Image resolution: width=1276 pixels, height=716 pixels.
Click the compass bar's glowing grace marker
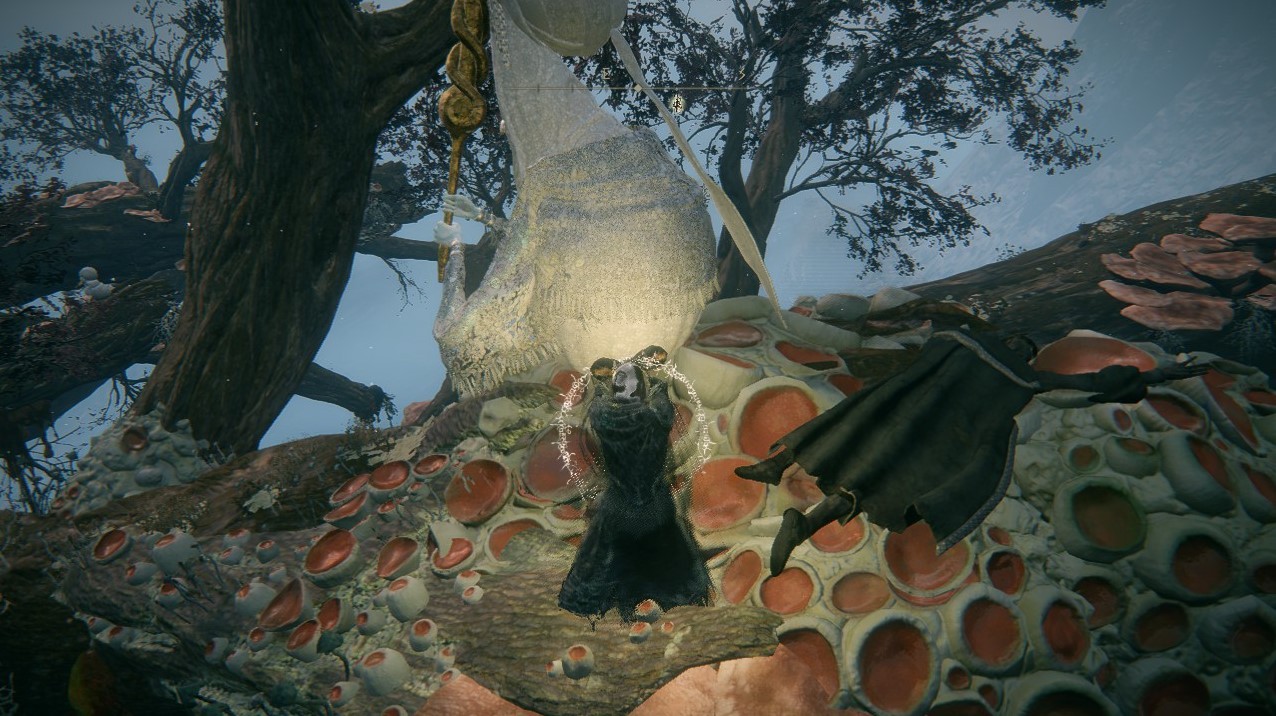(677, 102)
